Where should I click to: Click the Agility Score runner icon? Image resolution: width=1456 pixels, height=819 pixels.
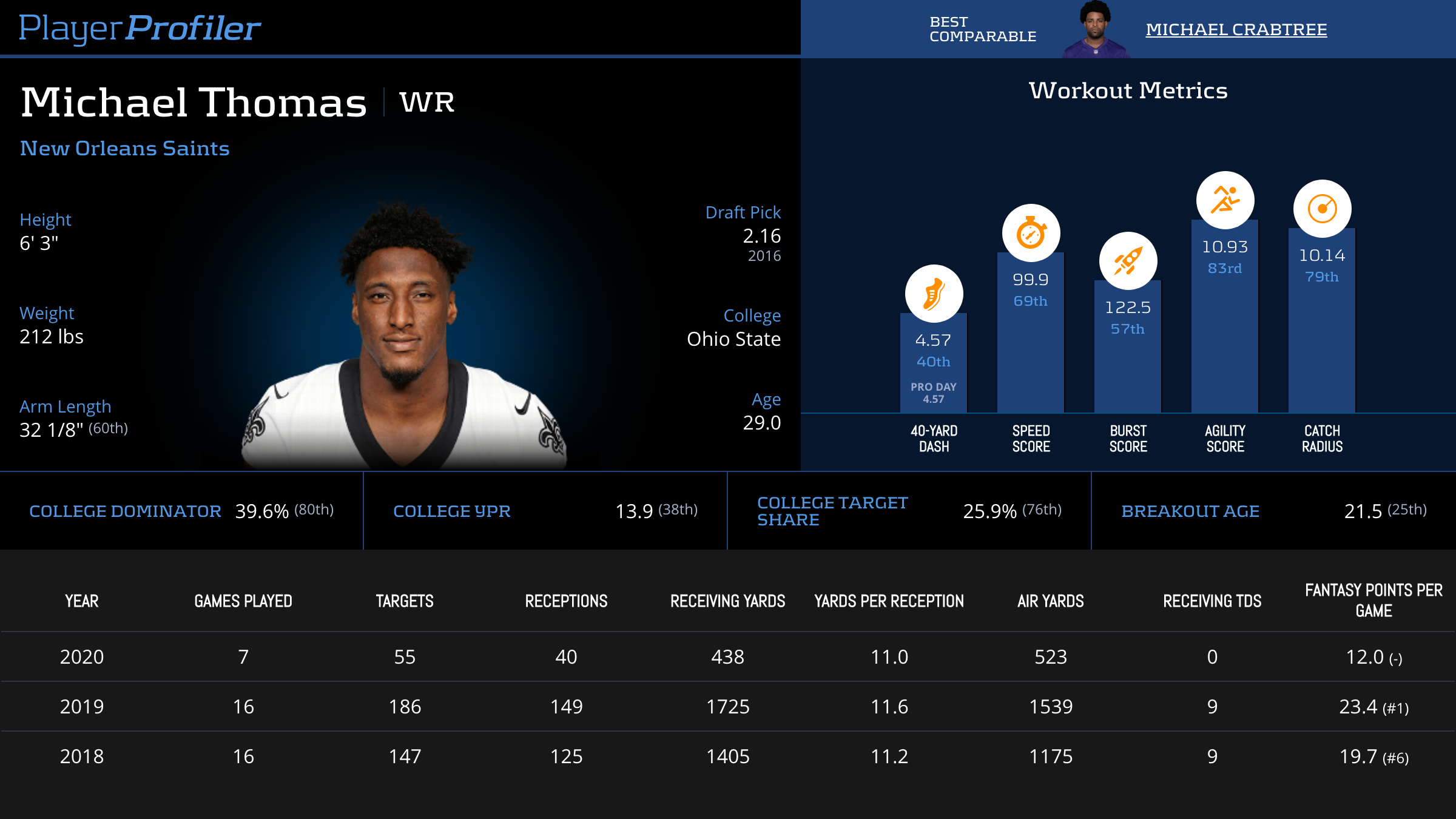pos(1225,200)
